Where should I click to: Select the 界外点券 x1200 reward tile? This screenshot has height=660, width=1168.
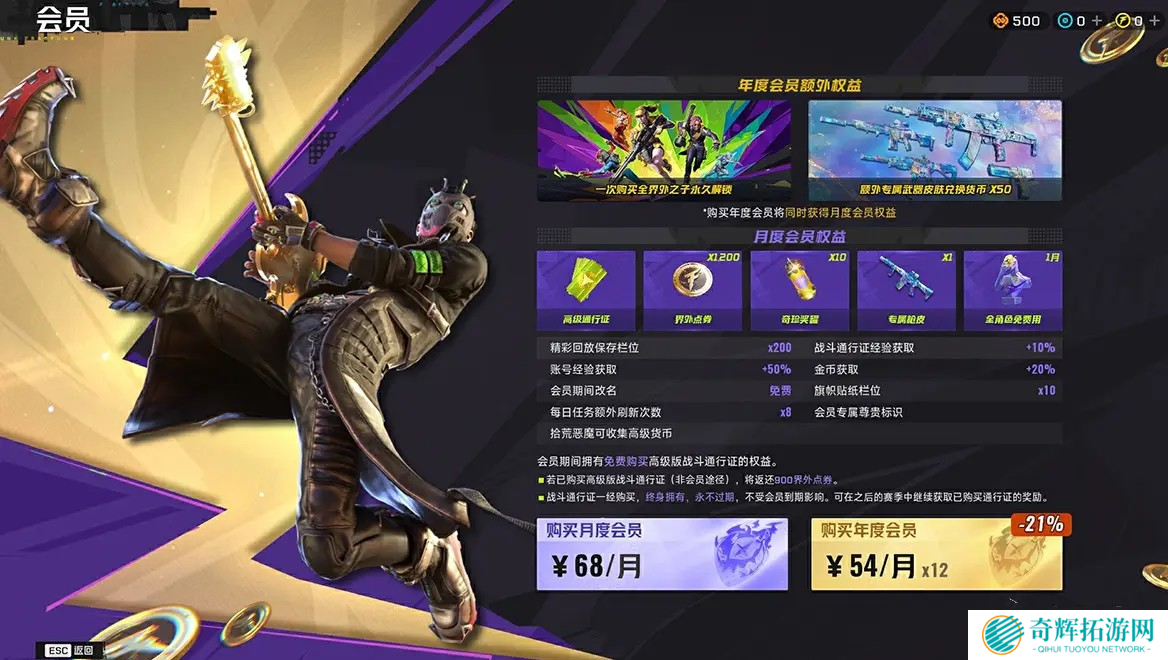pos(692,290)
